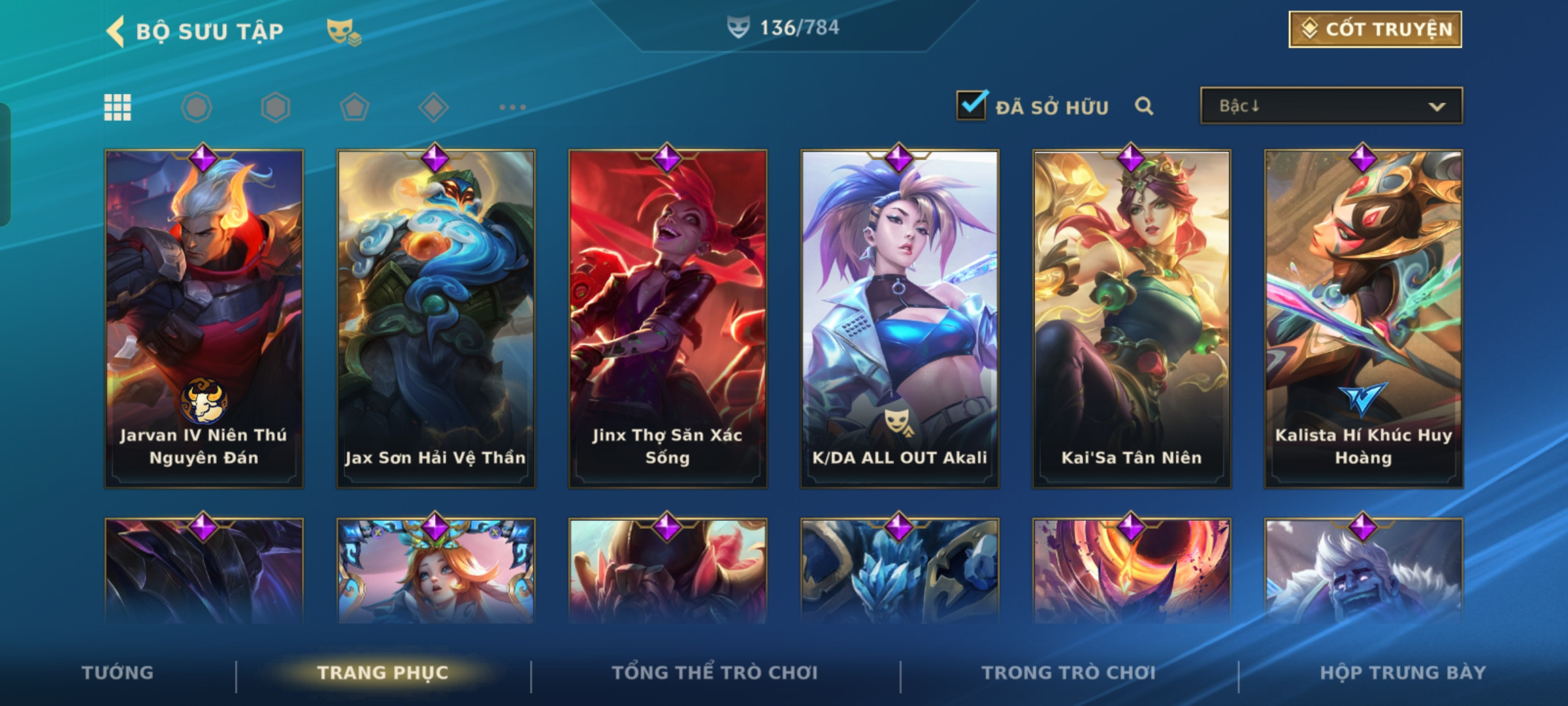Switch to the Trang Phục tab
Screen dimensions: 1568x706
click(383, 673)
